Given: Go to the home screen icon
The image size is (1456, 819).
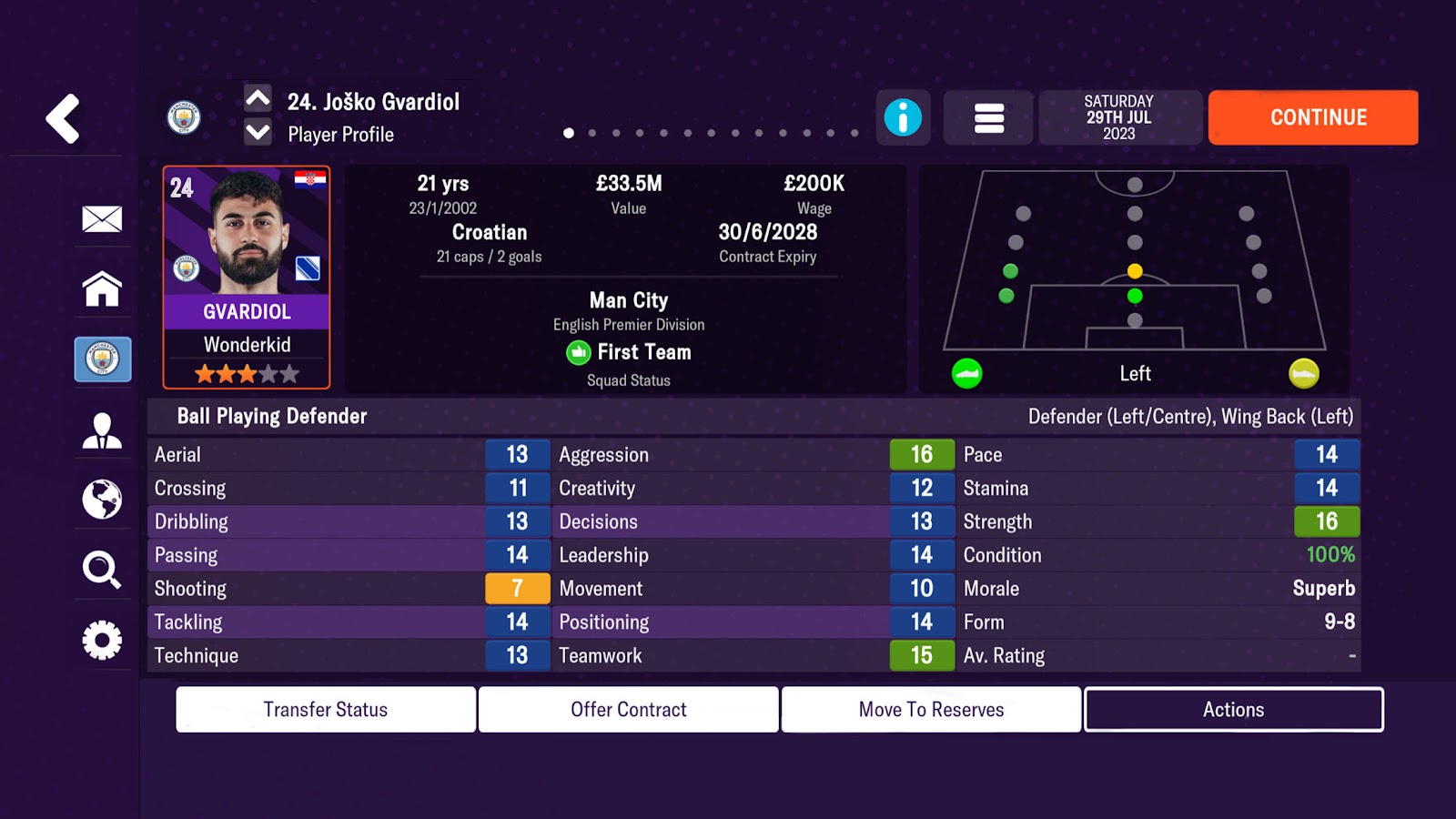Looking at the screenshot, I should (102, 289).
